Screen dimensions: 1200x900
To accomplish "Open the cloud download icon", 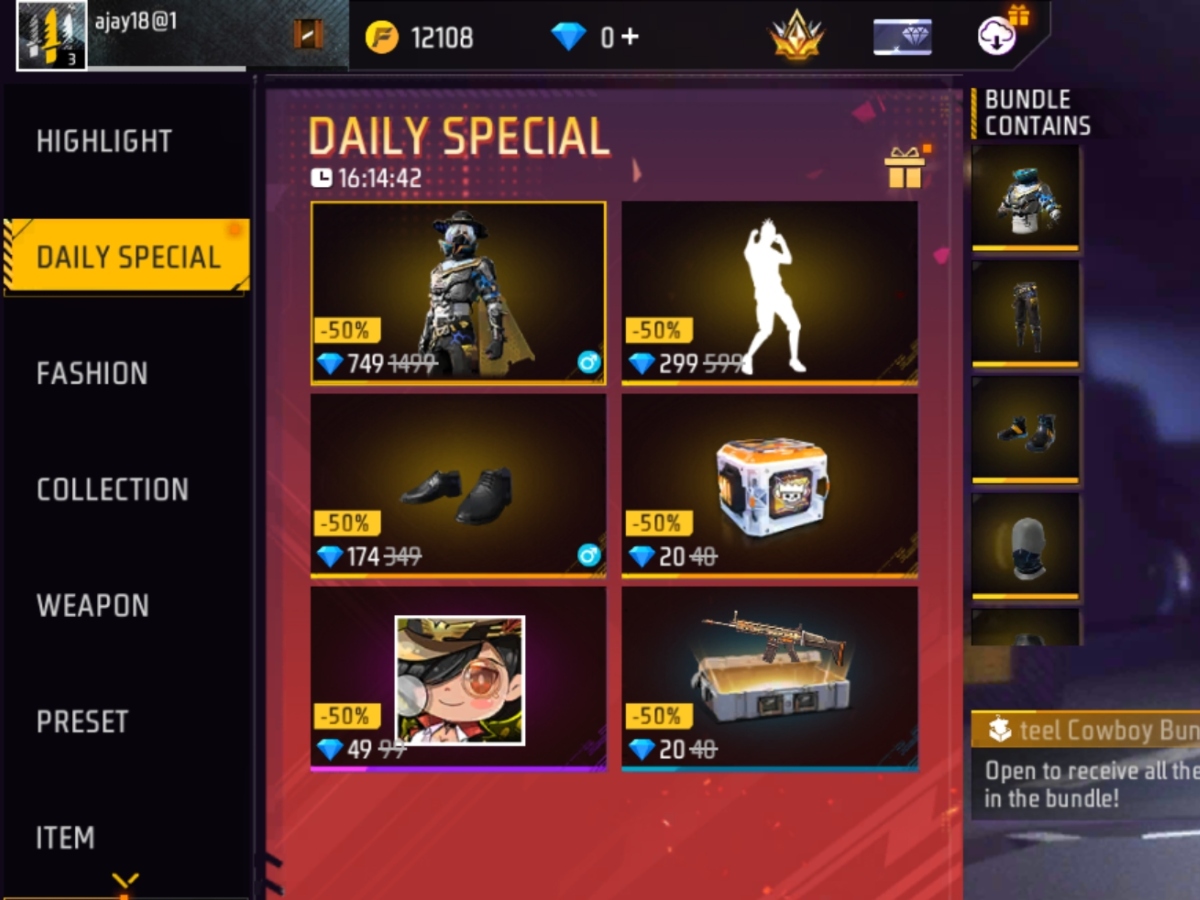I will (x=997, y=37).
